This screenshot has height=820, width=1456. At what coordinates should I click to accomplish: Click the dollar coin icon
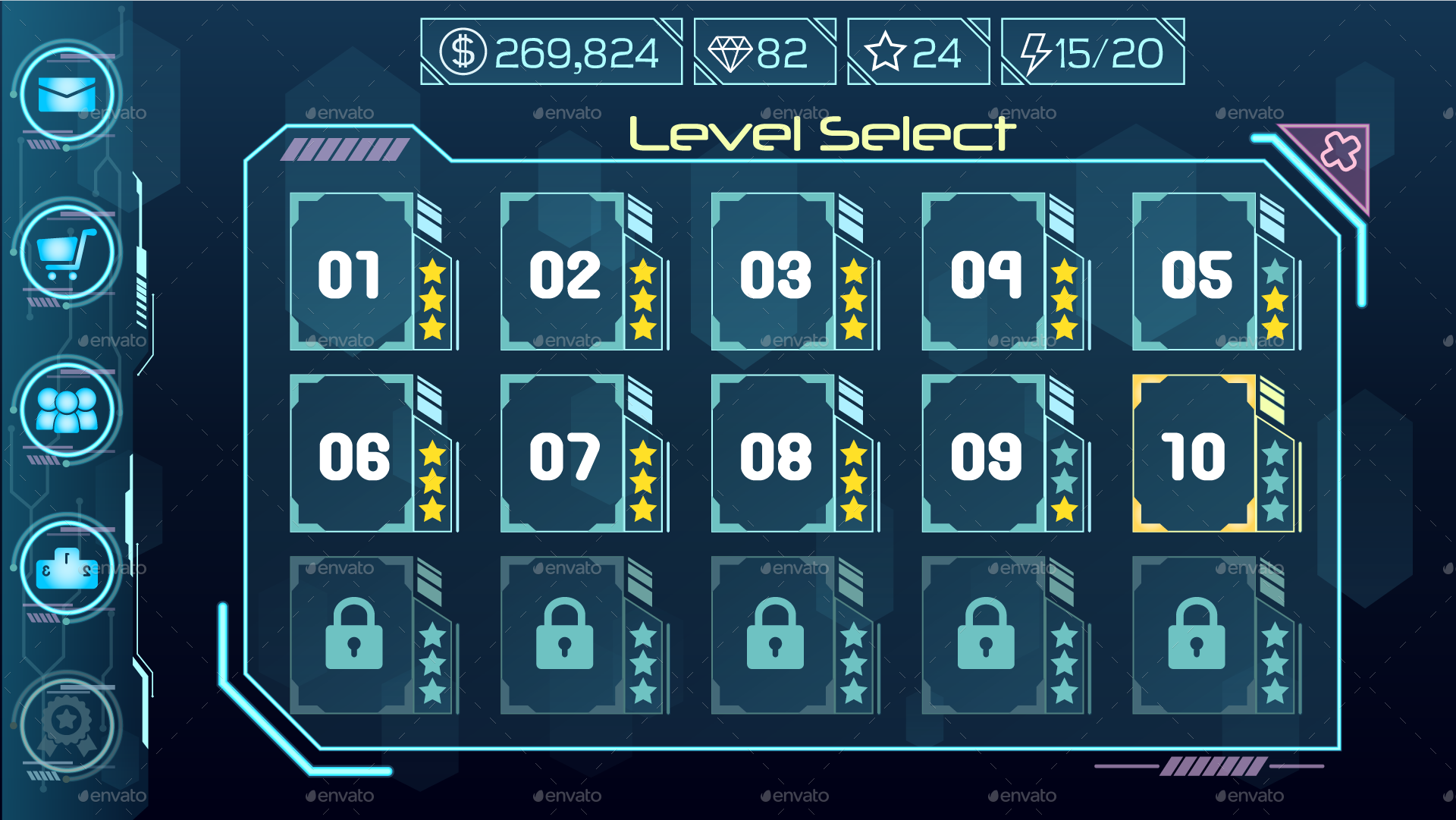click(464, 50)
